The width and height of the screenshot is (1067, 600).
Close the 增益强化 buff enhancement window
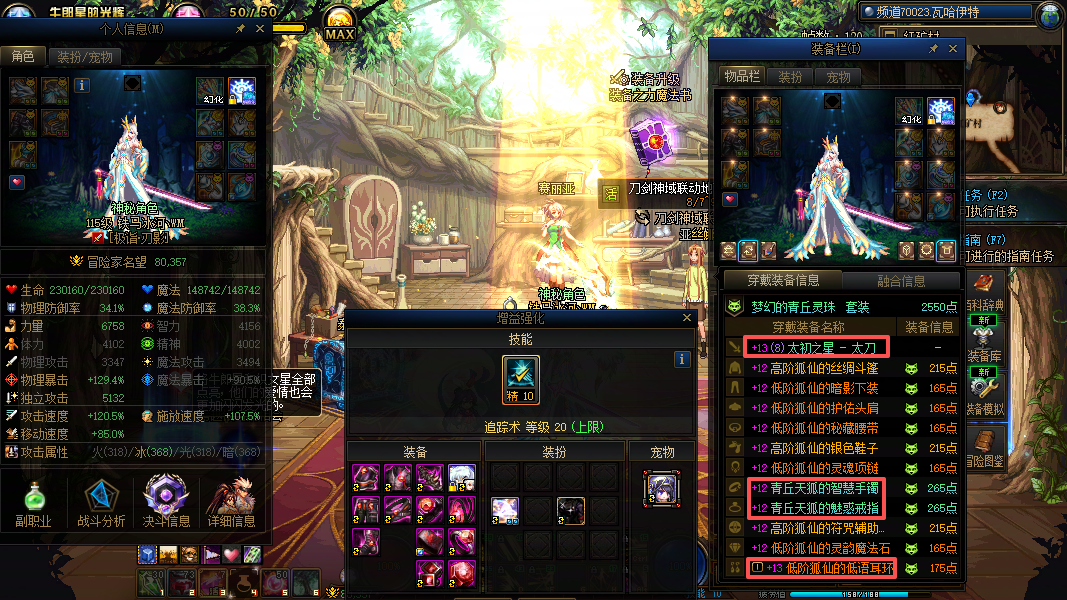click(x=687, y=318)
